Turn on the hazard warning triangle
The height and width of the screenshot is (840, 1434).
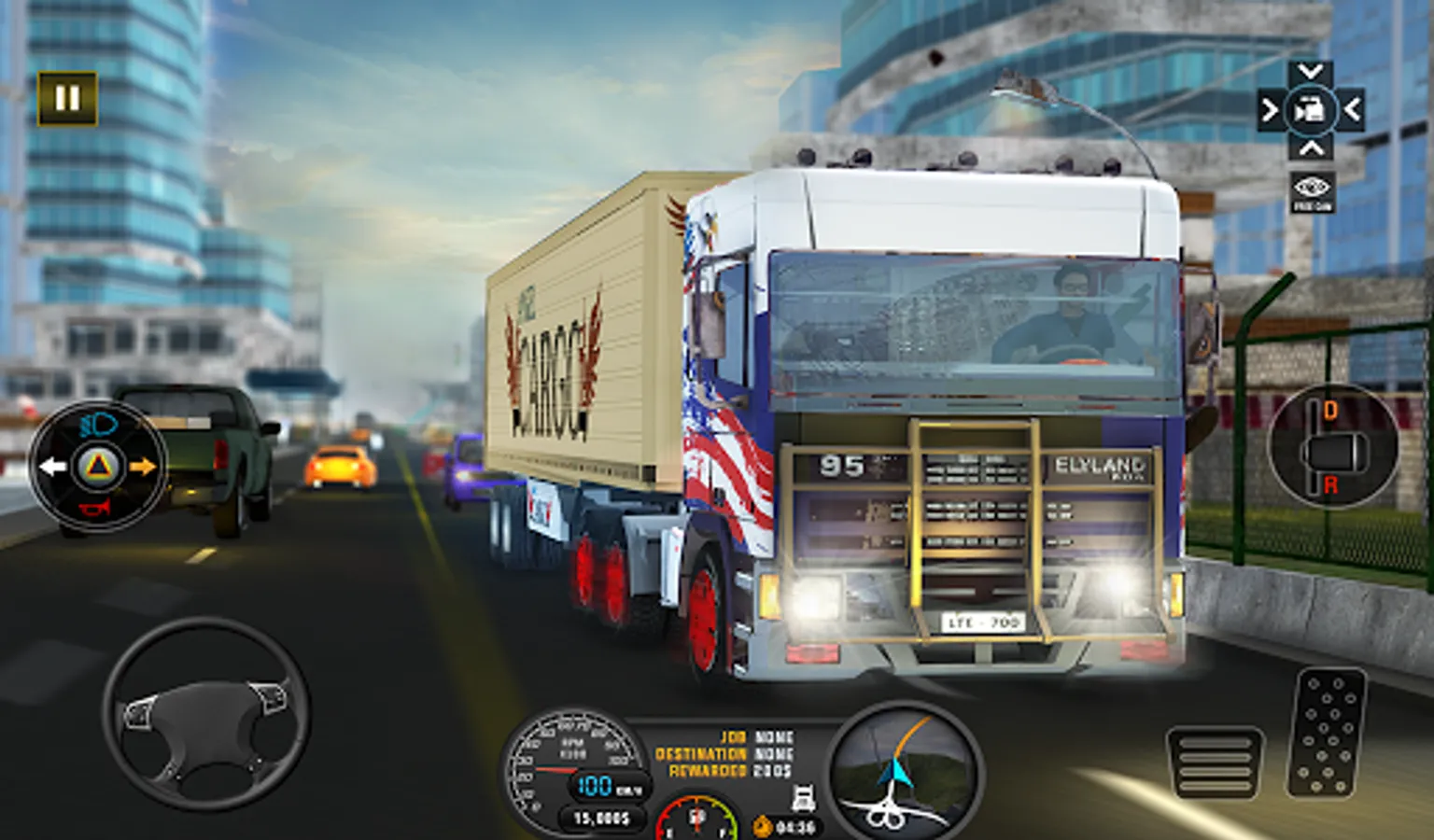coord(98,466)
